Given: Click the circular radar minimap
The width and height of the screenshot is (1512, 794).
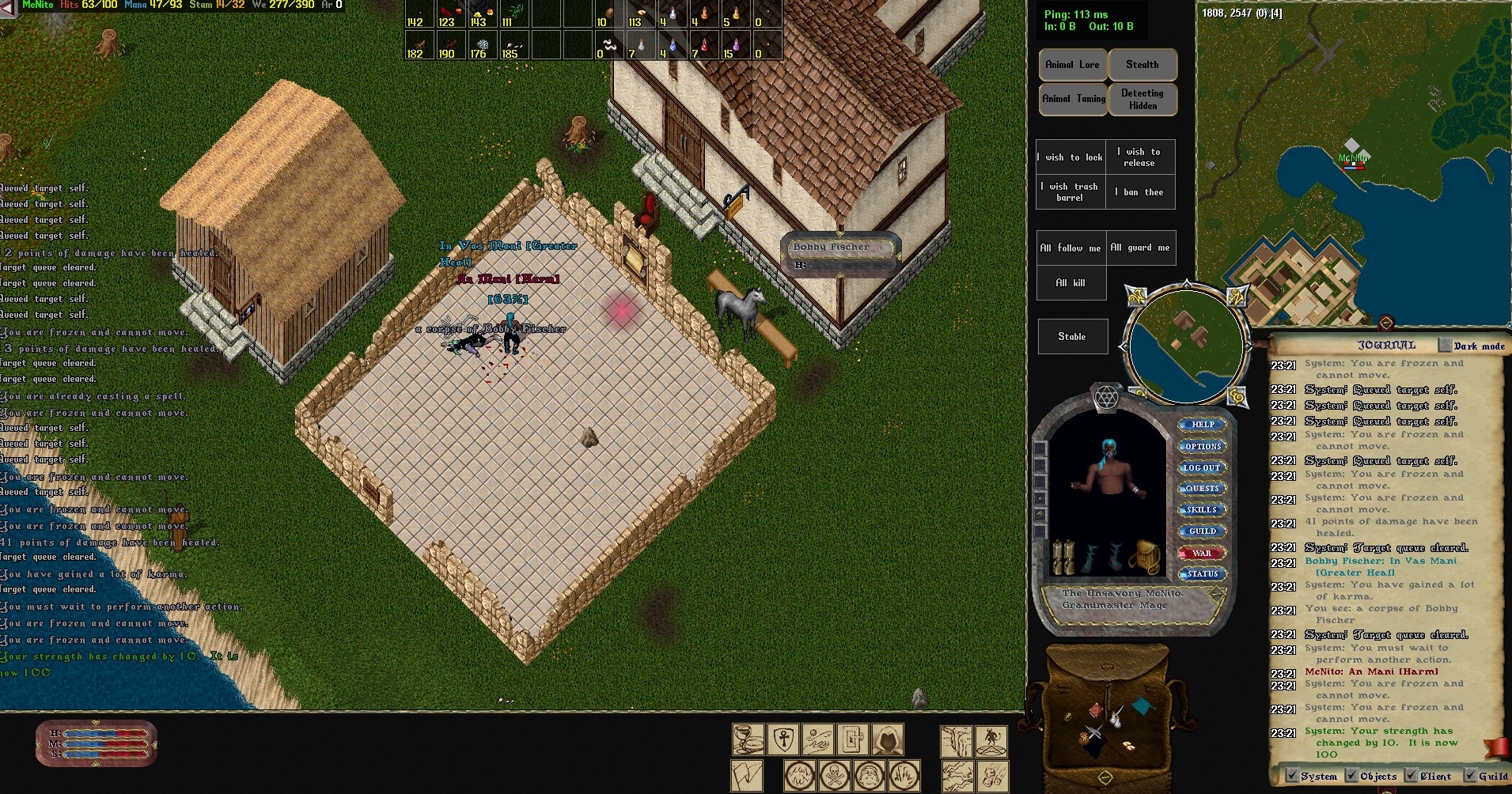Looking at the screenshot, I should (1185, 346).
